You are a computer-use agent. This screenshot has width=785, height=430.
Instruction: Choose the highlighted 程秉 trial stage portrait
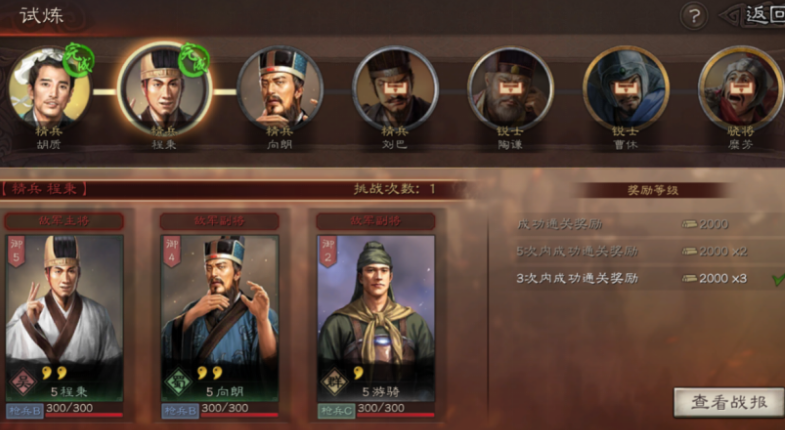[x=162, y=87]
